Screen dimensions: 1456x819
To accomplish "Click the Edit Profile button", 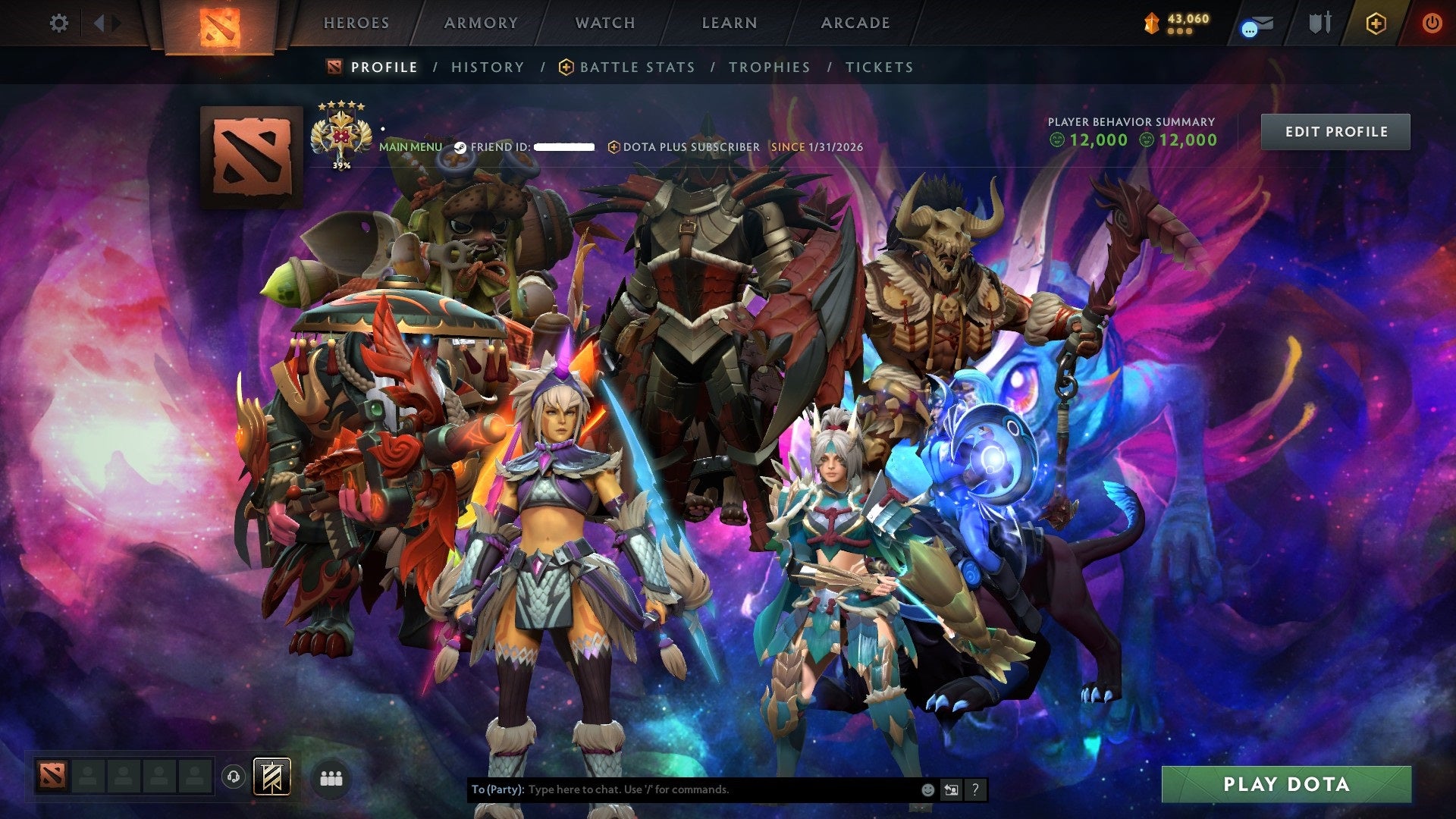I will pyautogui.click(x=1335, y=131).
